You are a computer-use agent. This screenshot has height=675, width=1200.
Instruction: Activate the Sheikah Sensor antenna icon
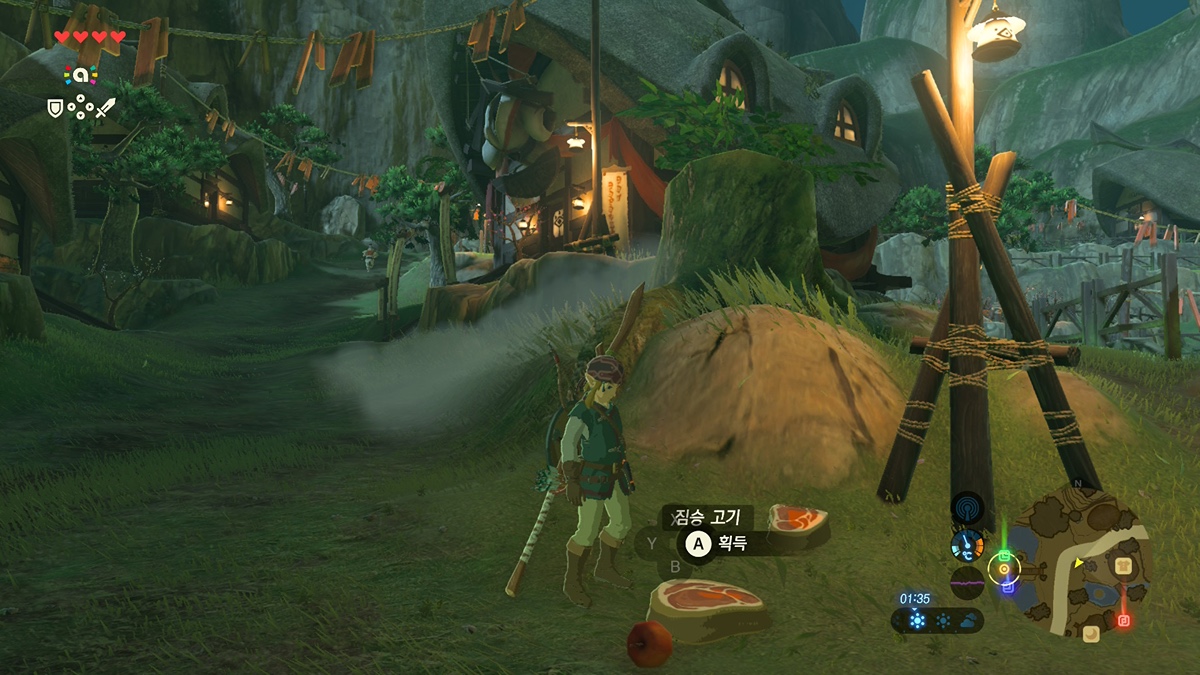click(967, 508)
